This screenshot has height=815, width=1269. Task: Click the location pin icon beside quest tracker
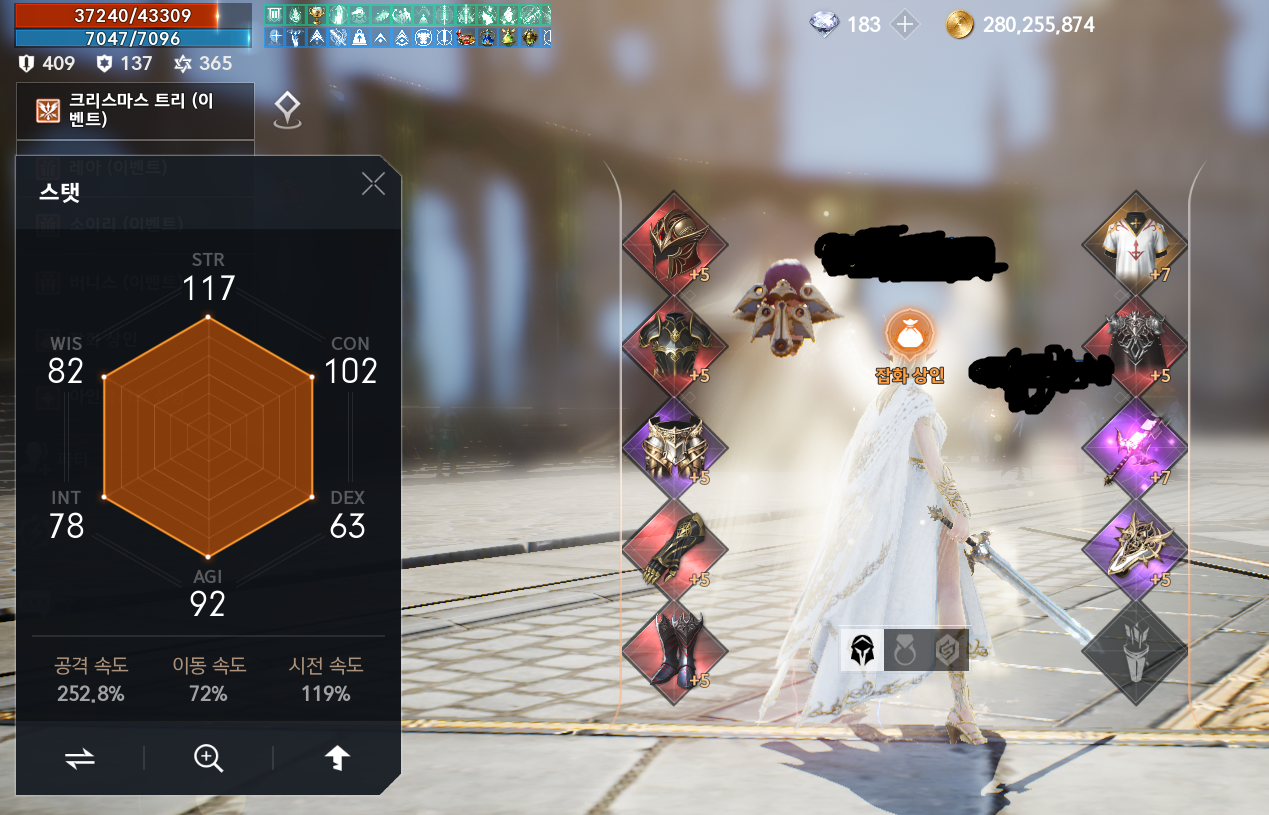click(288, 110)
